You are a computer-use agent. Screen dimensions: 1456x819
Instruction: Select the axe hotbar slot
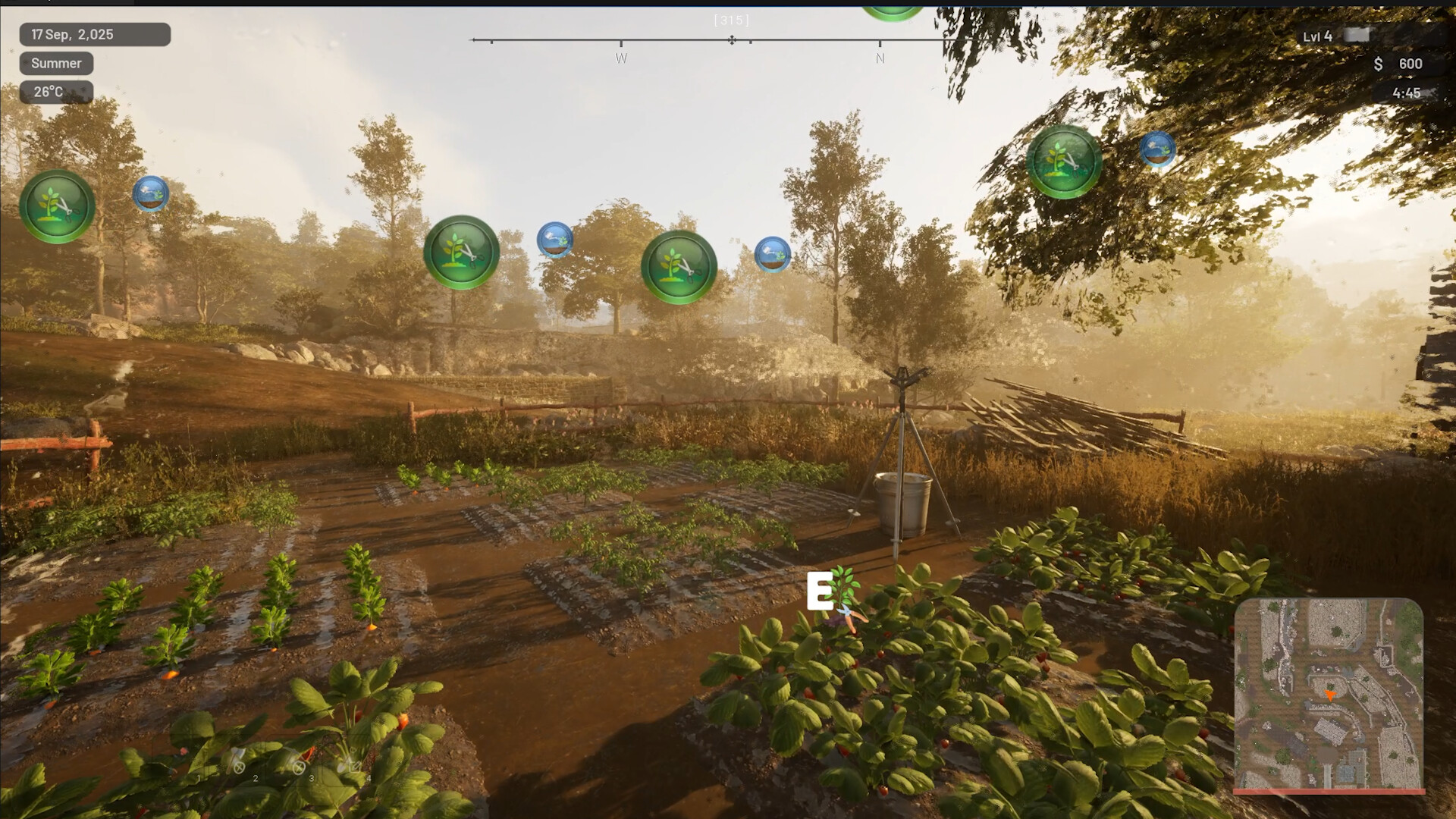tap(236, 761)
